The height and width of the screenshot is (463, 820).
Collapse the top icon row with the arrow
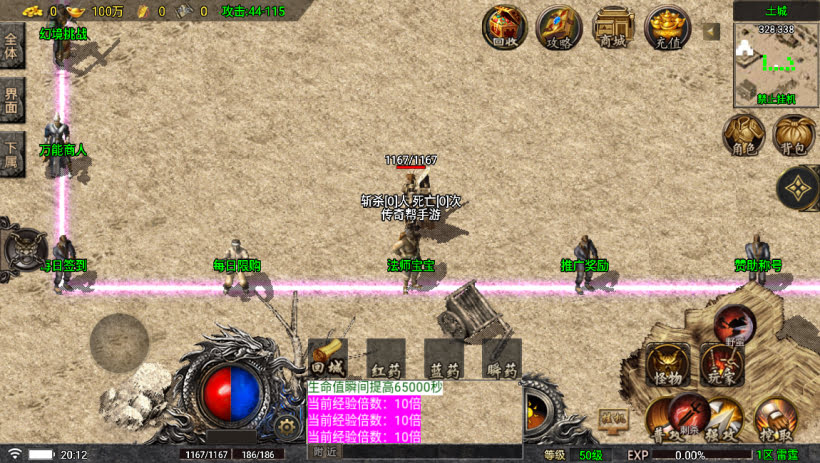pyautogui.click(x=711, y=31)
